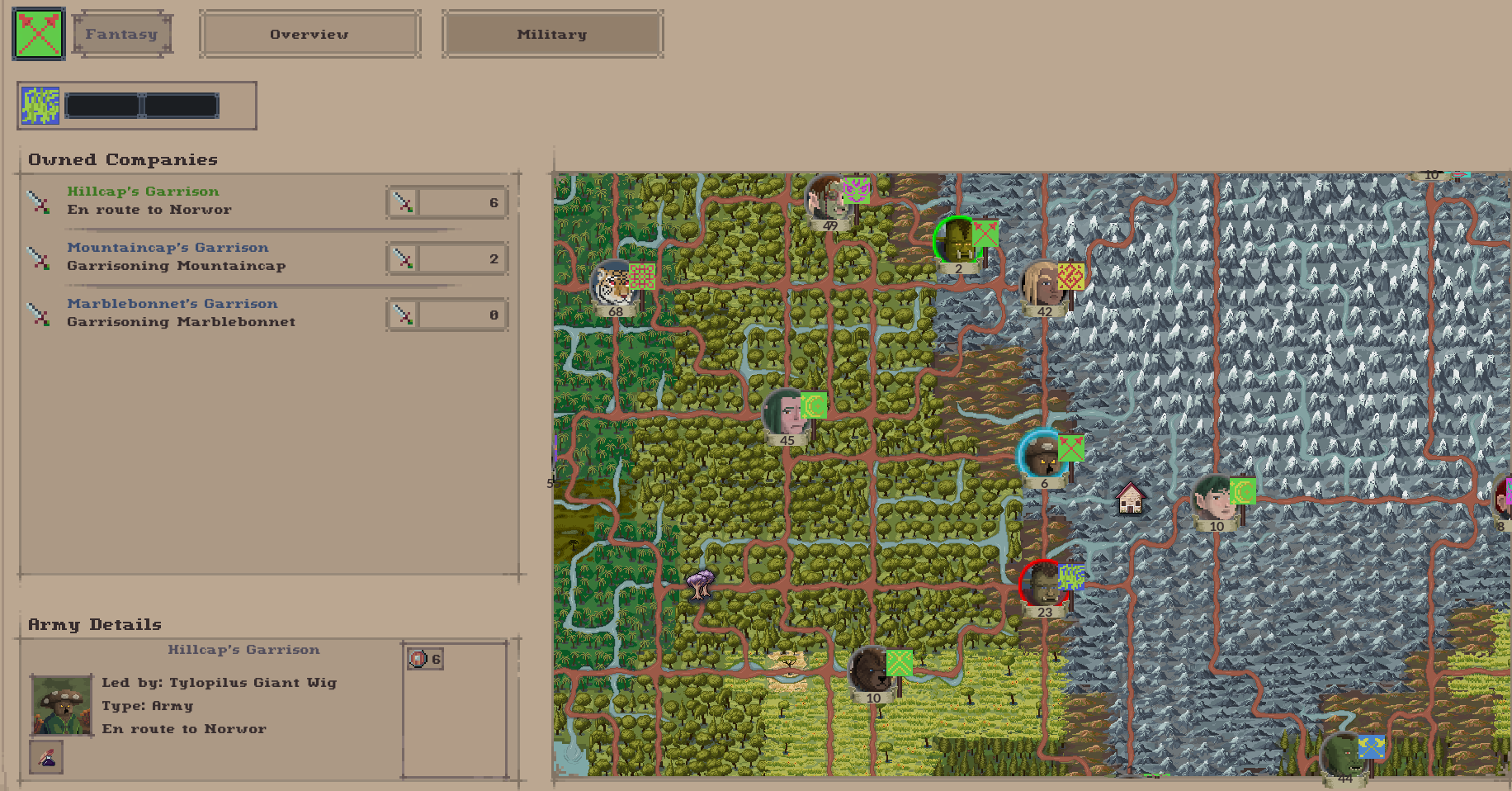The width and height of the screenshot is (1512, 791).
Task: Switch to the Overview tab
Action: [309, 34]
